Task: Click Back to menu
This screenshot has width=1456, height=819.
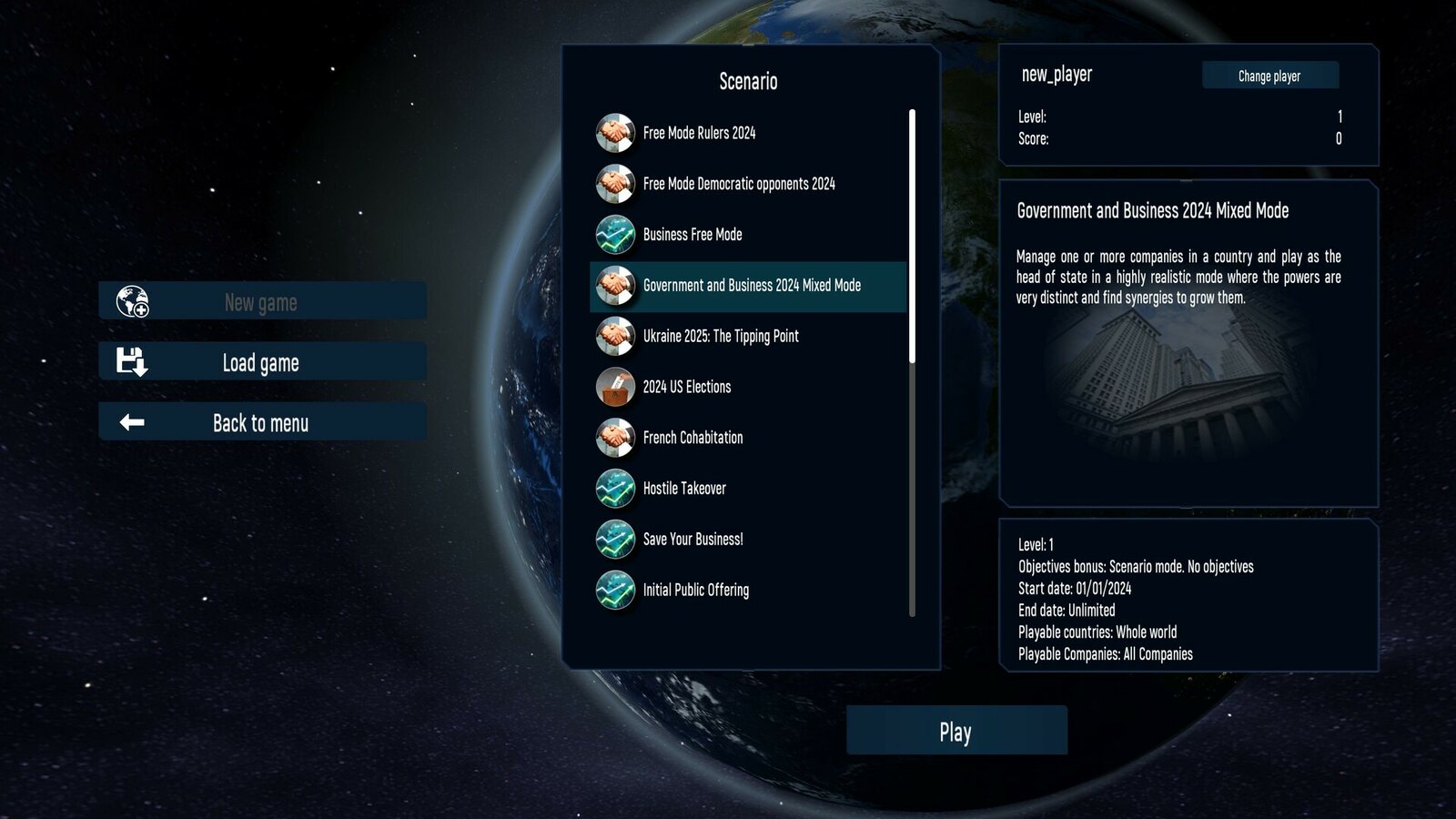Action: [x=260, y=421]
